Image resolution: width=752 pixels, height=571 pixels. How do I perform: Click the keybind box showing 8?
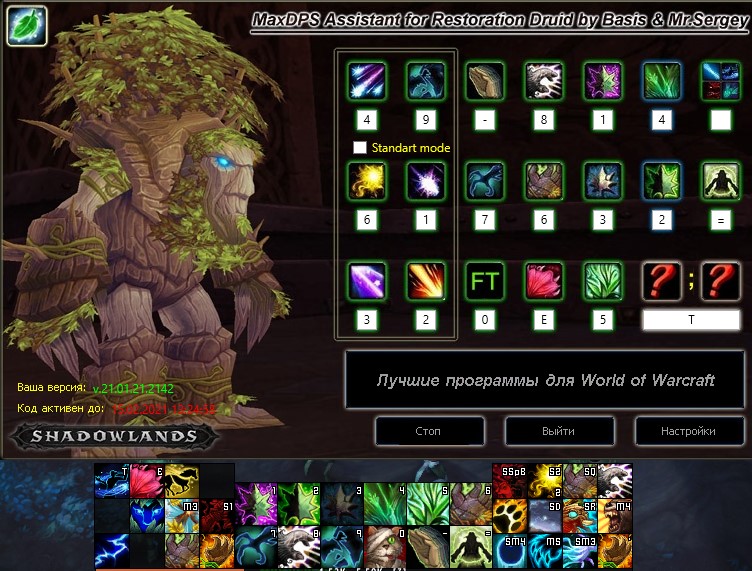click(545, 119)
